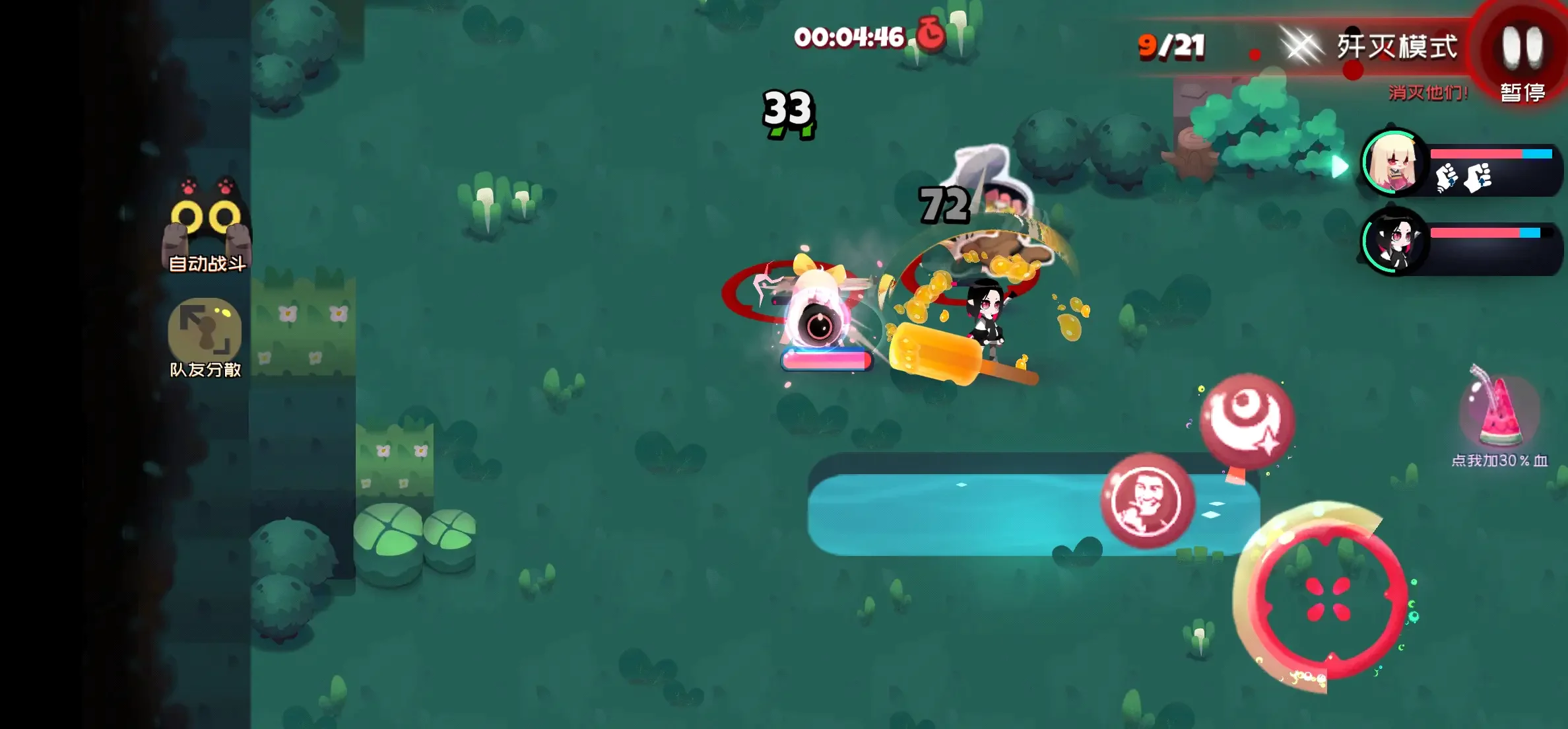Trigger the grinning face skill button
1568x729 pixels.
[1147, 501]
